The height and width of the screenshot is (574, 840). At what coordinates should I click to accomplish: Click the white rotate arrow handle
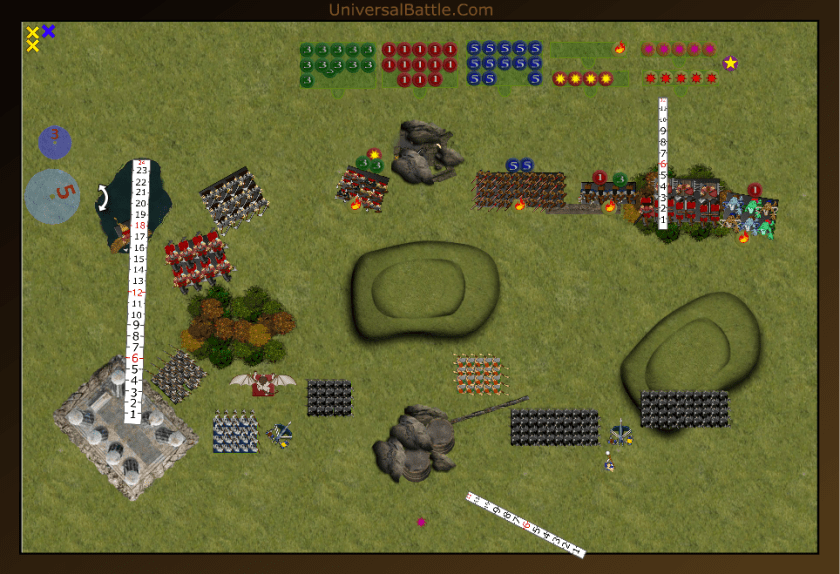point(102,197)
